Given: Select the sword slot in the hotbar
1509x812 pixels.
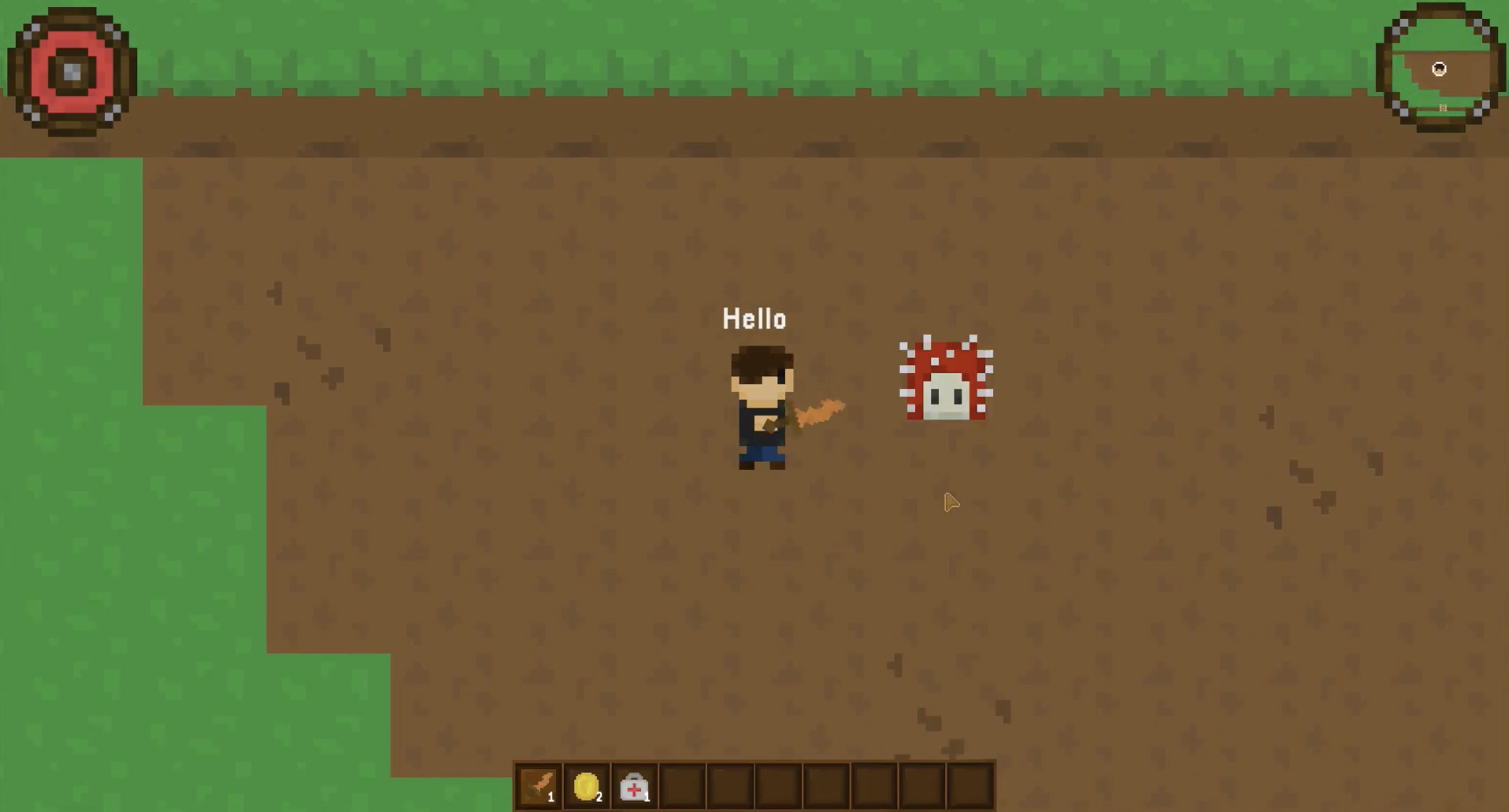Looking at the screenshot, I should 539,786.
